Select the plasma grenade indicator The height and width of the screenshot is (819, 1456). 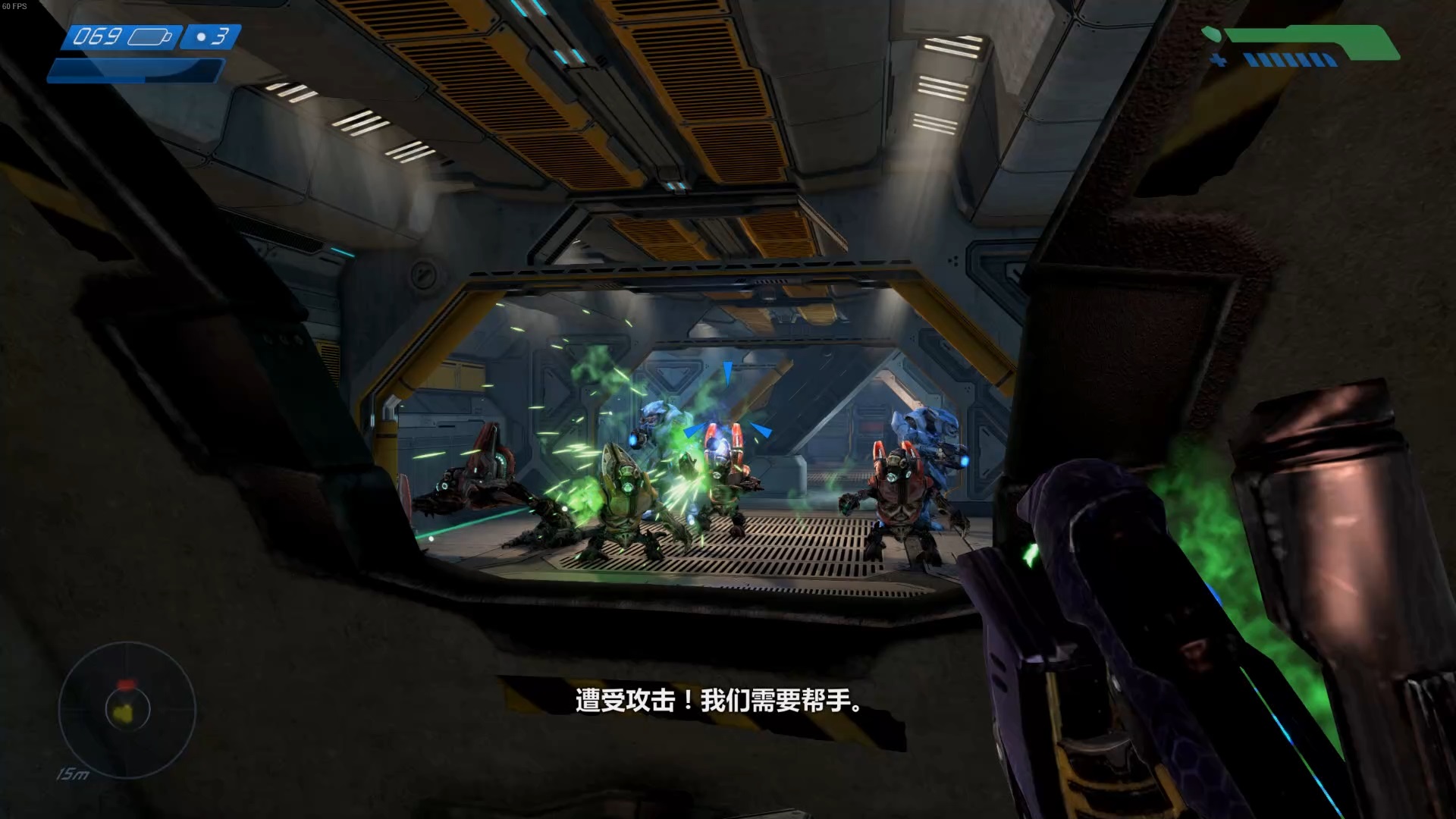212,36
